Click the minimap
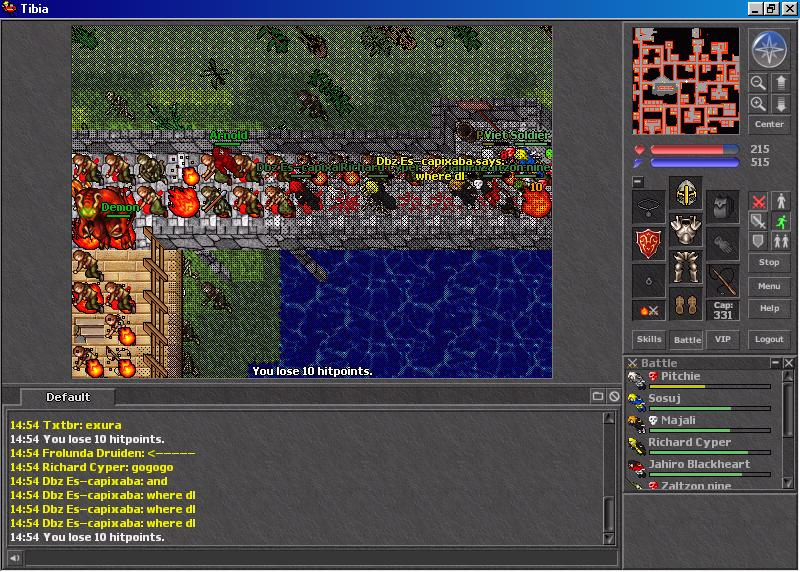Screen dimensions: 800x572 click(x=683, y=80)
